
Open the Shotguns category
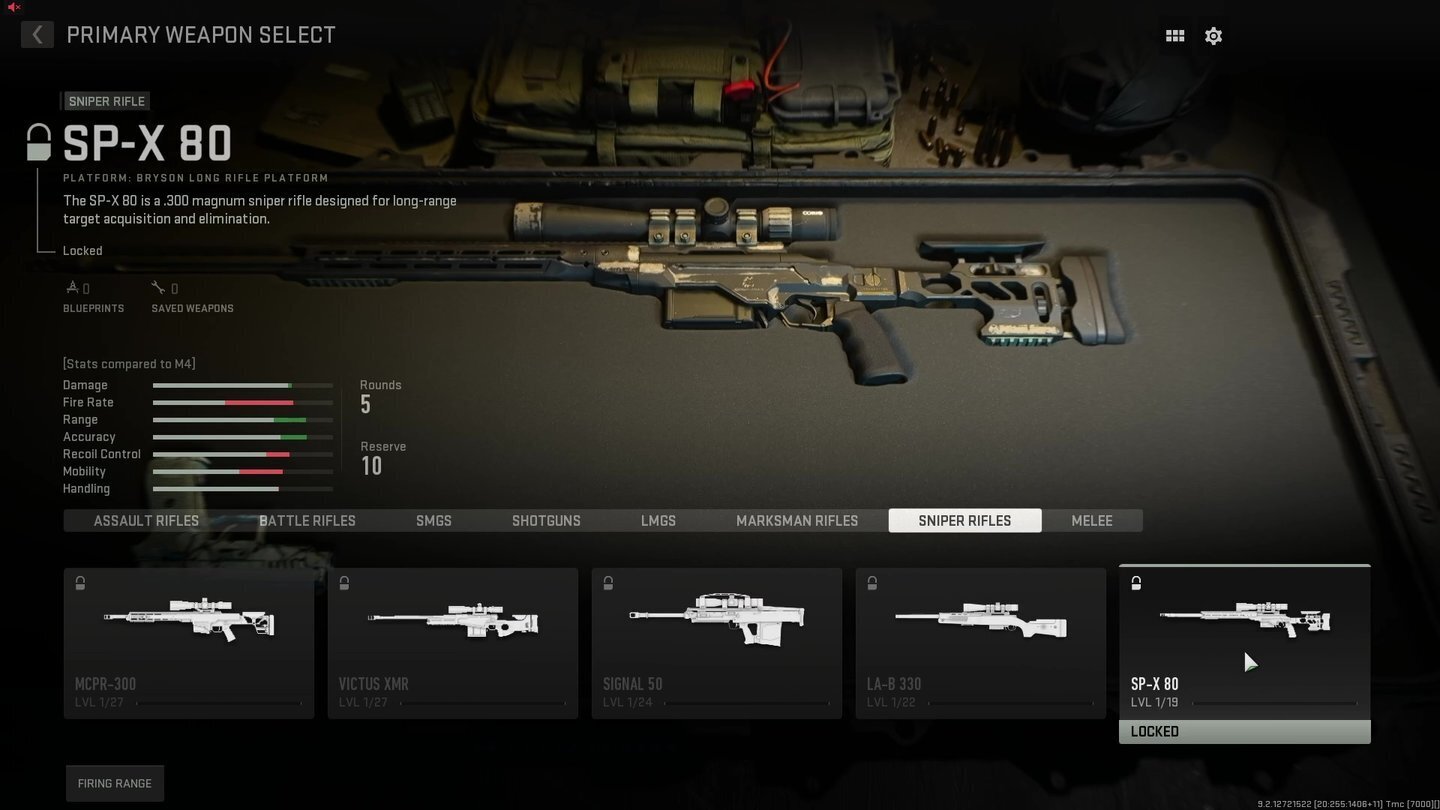click(546, 520)
